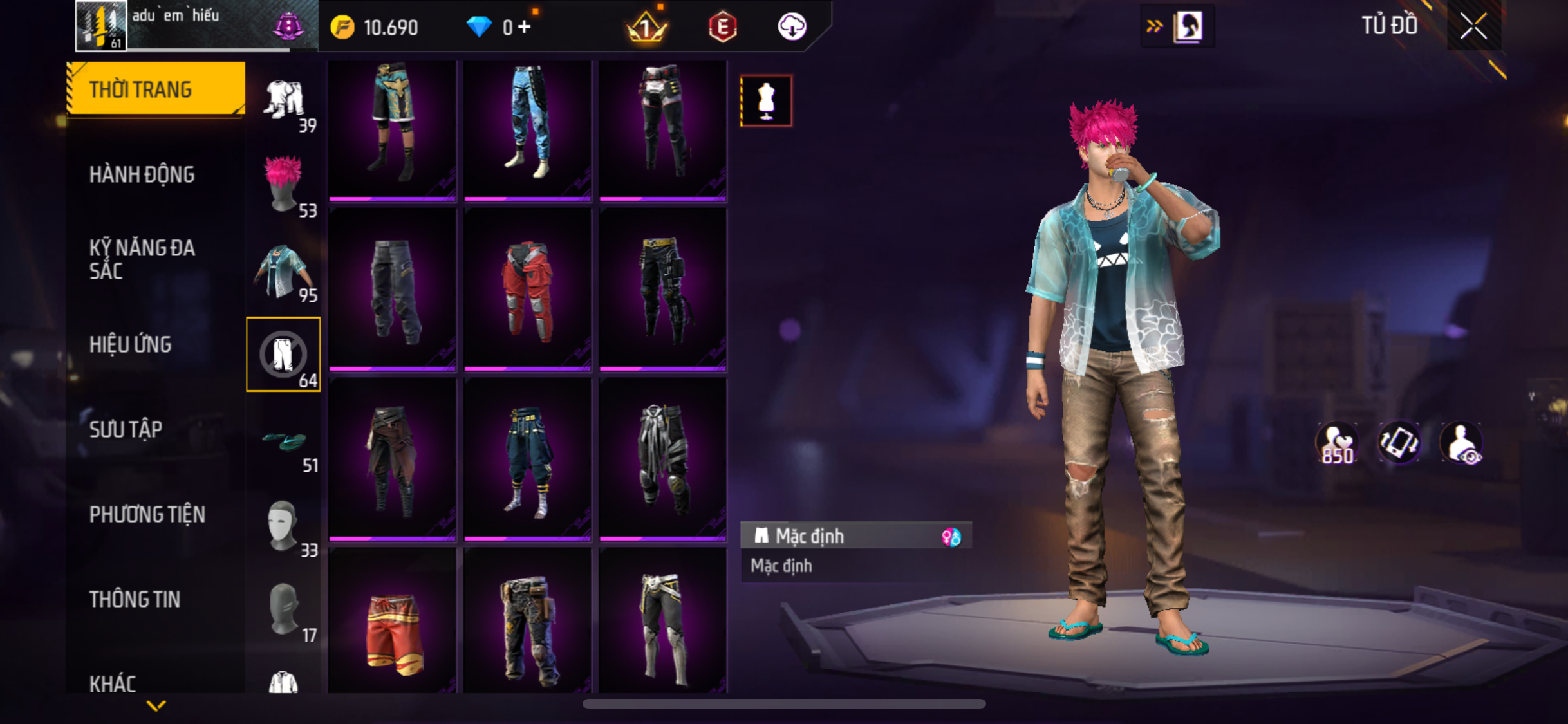Screen dimensions: 1568x724
Task: Select the Thời Trang tab
Action: [140, 89]
